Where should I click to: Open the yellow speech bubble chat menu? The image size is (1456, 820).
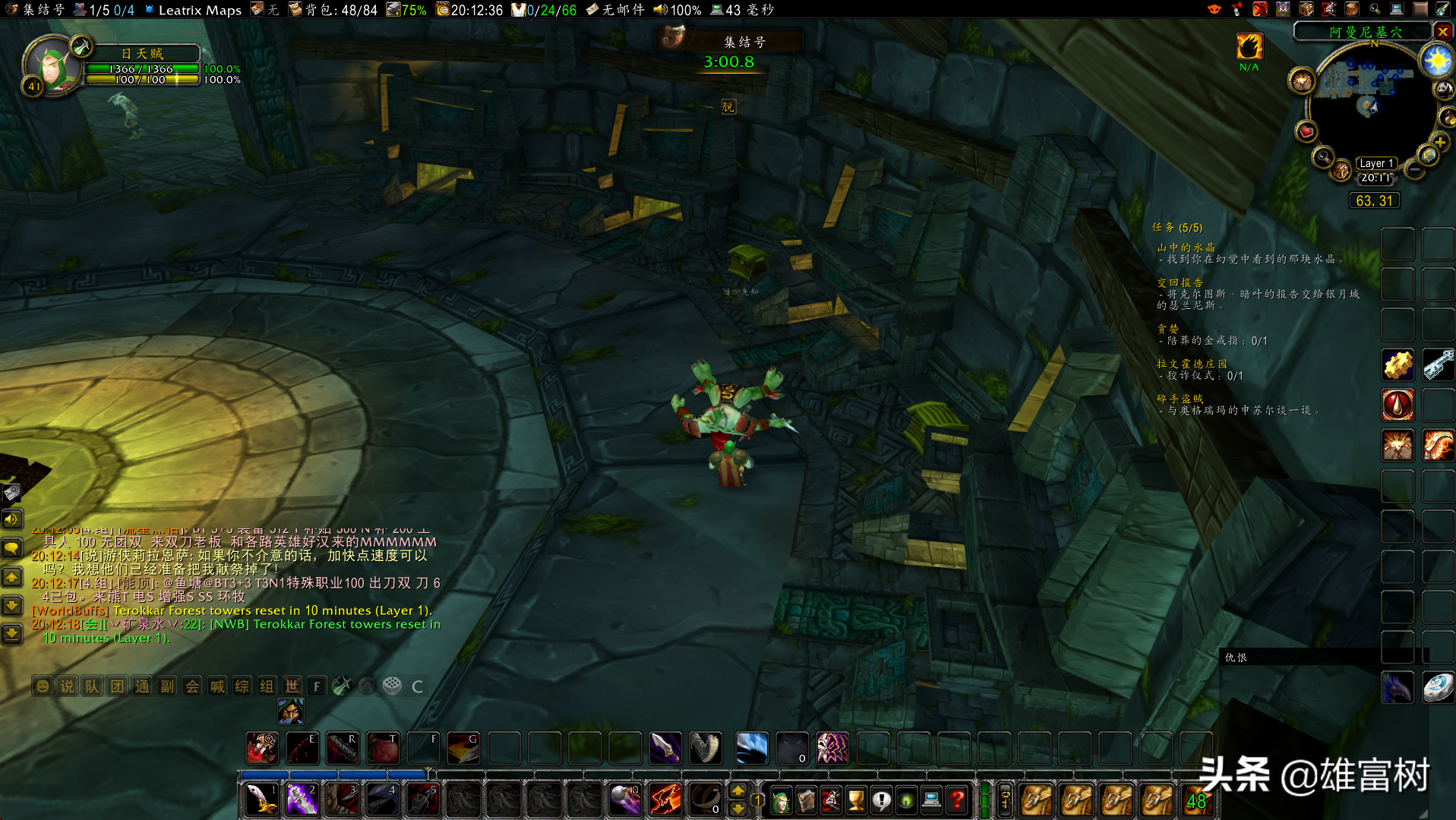click(x=12, y=547)
